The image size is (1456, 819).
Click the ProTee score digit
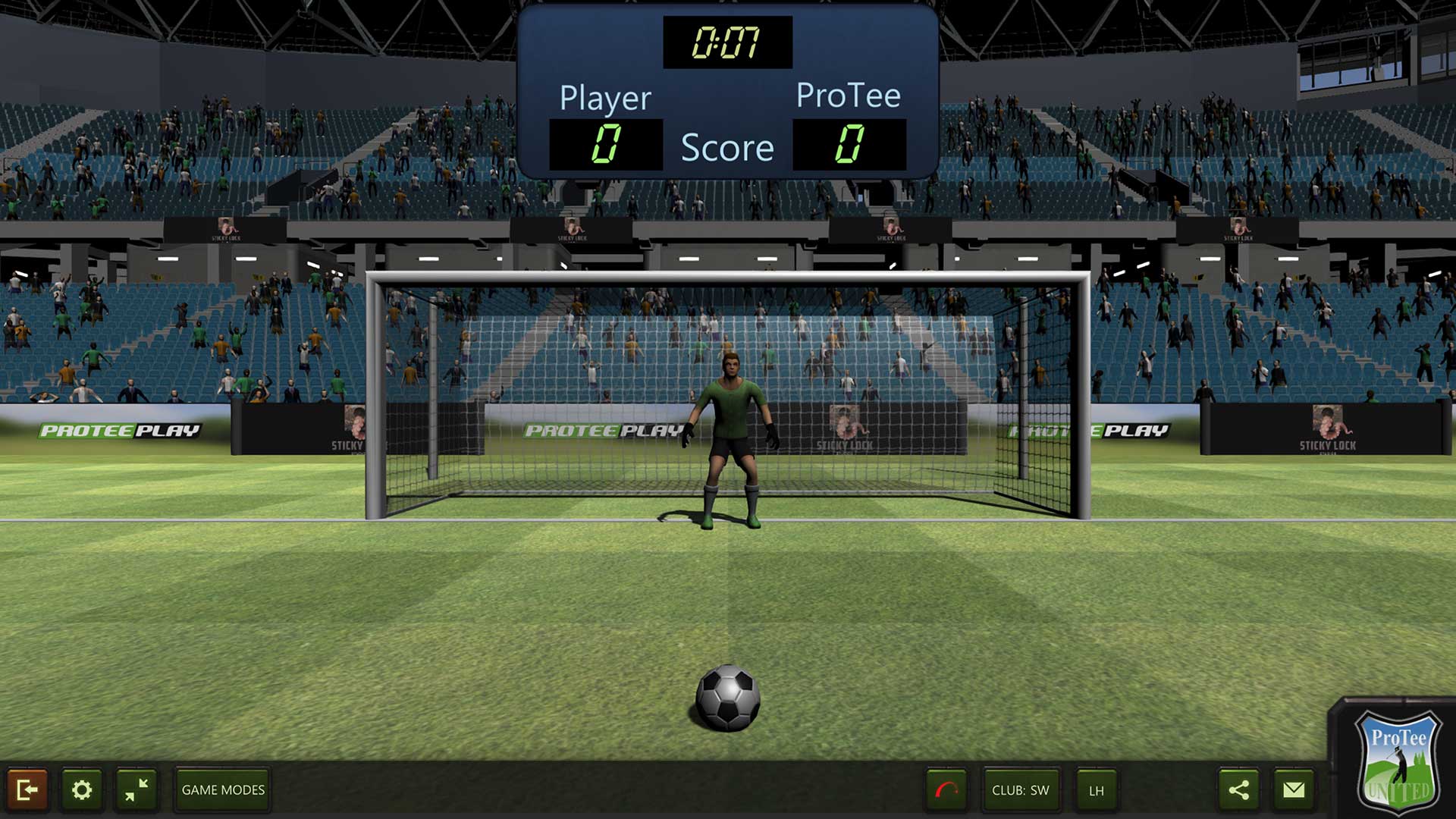click(849, 145)
